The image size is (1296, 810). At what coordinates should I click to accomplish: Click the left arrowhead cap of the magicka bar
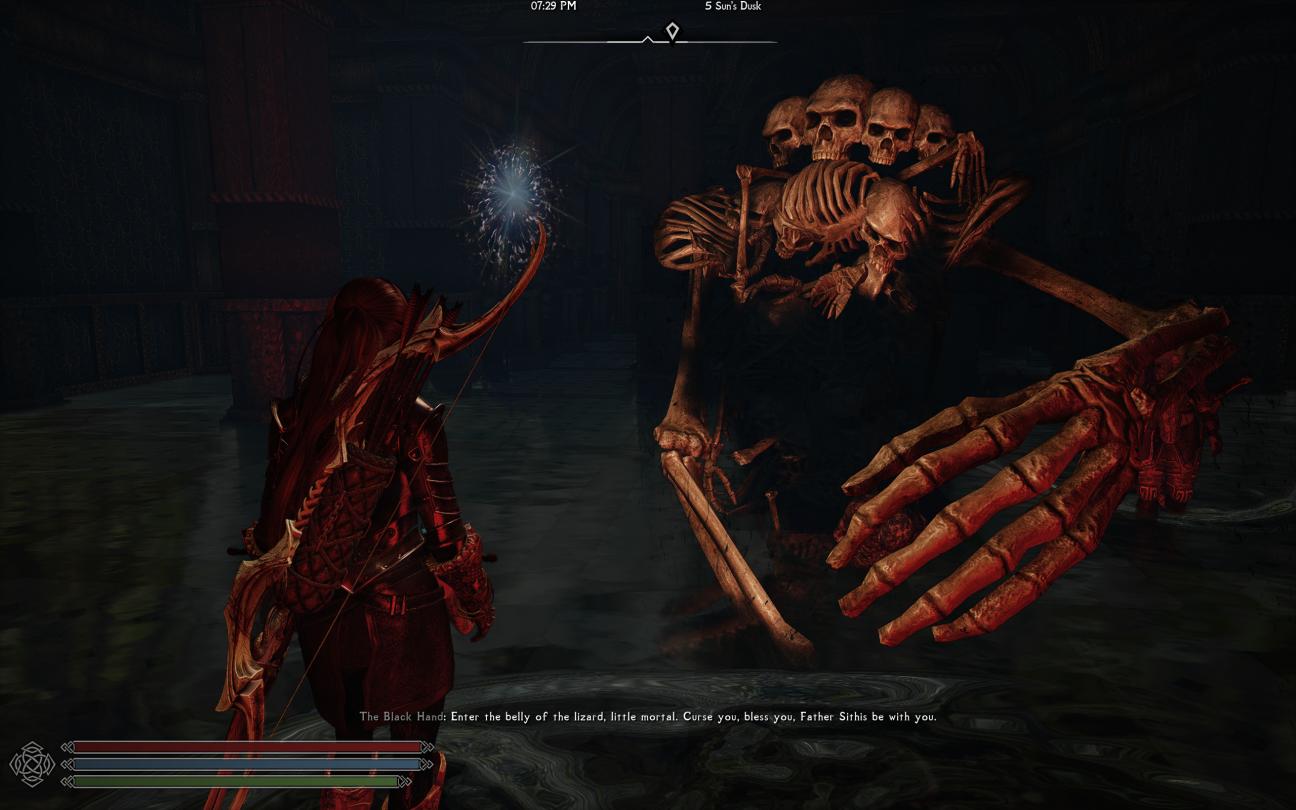[70, 764]
